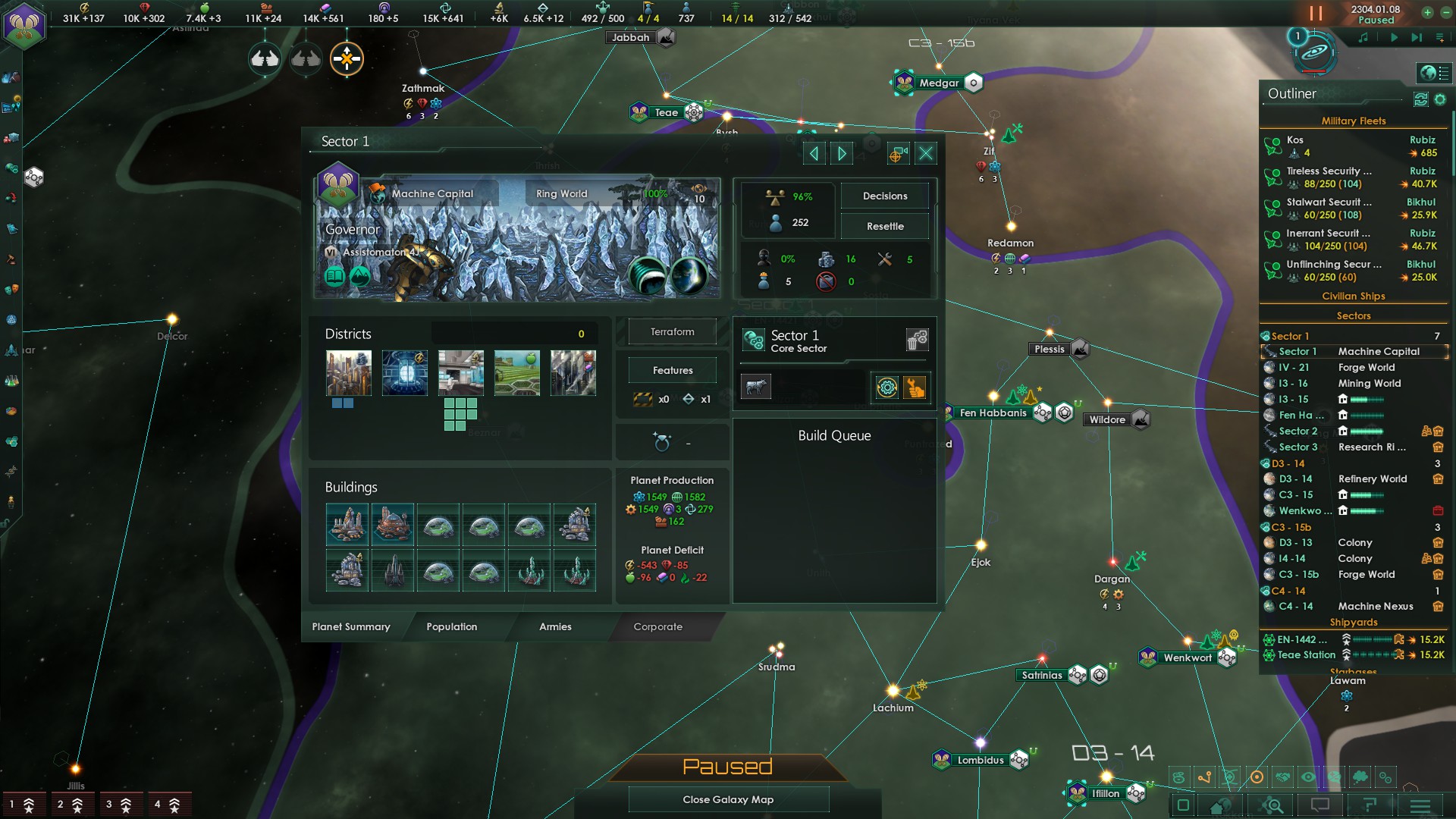
Task: Toggle sector automation with the gear button
Action: (x=886, y=388)
